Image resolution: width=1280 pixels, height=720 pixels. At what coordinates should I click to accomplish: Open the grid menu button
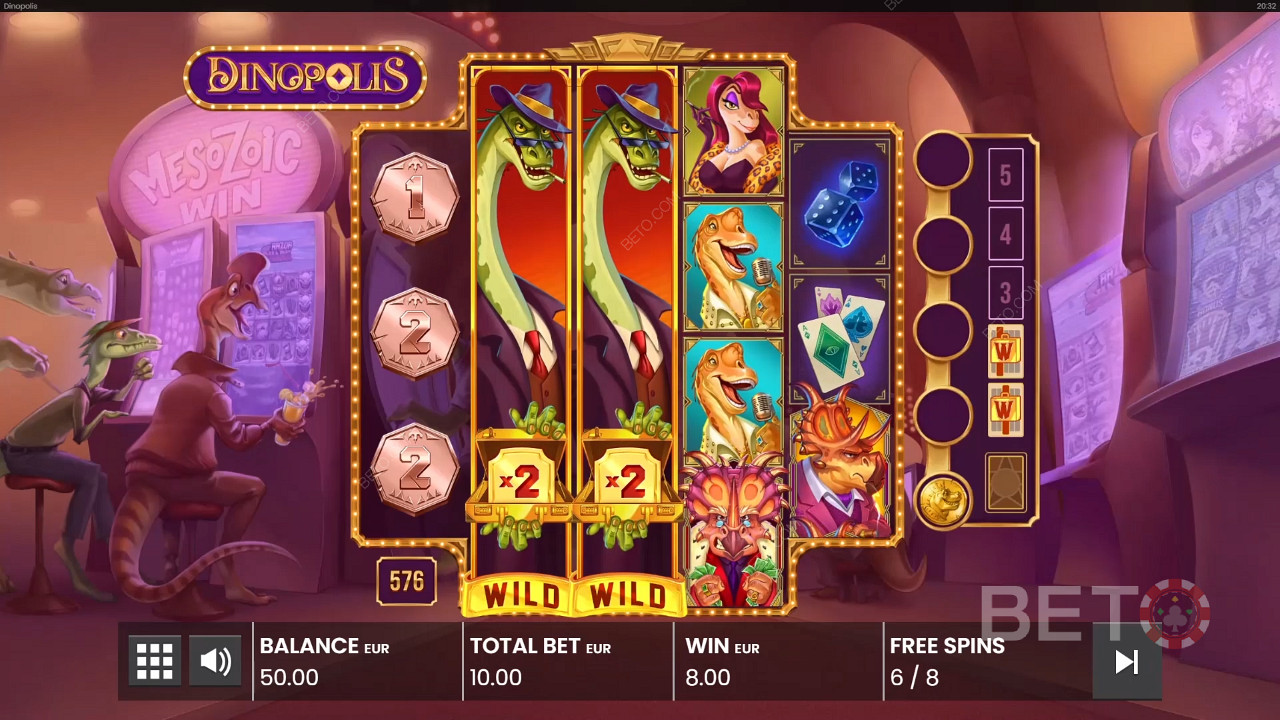pos(155,661)
